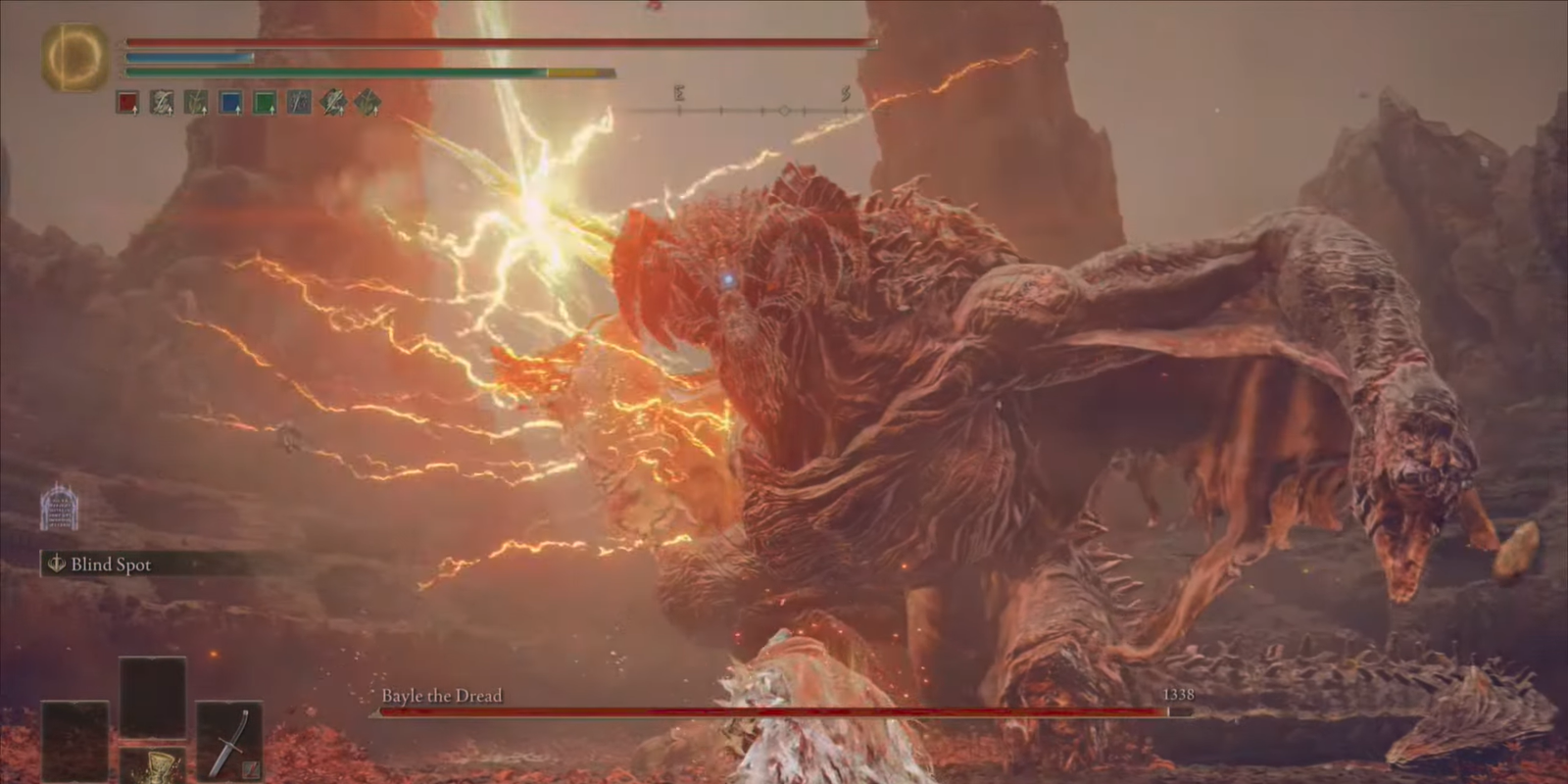Click the leftmost diamond-shaped buff icon
The height and width of the screenshot is (784, 1568).
(334, 102)
